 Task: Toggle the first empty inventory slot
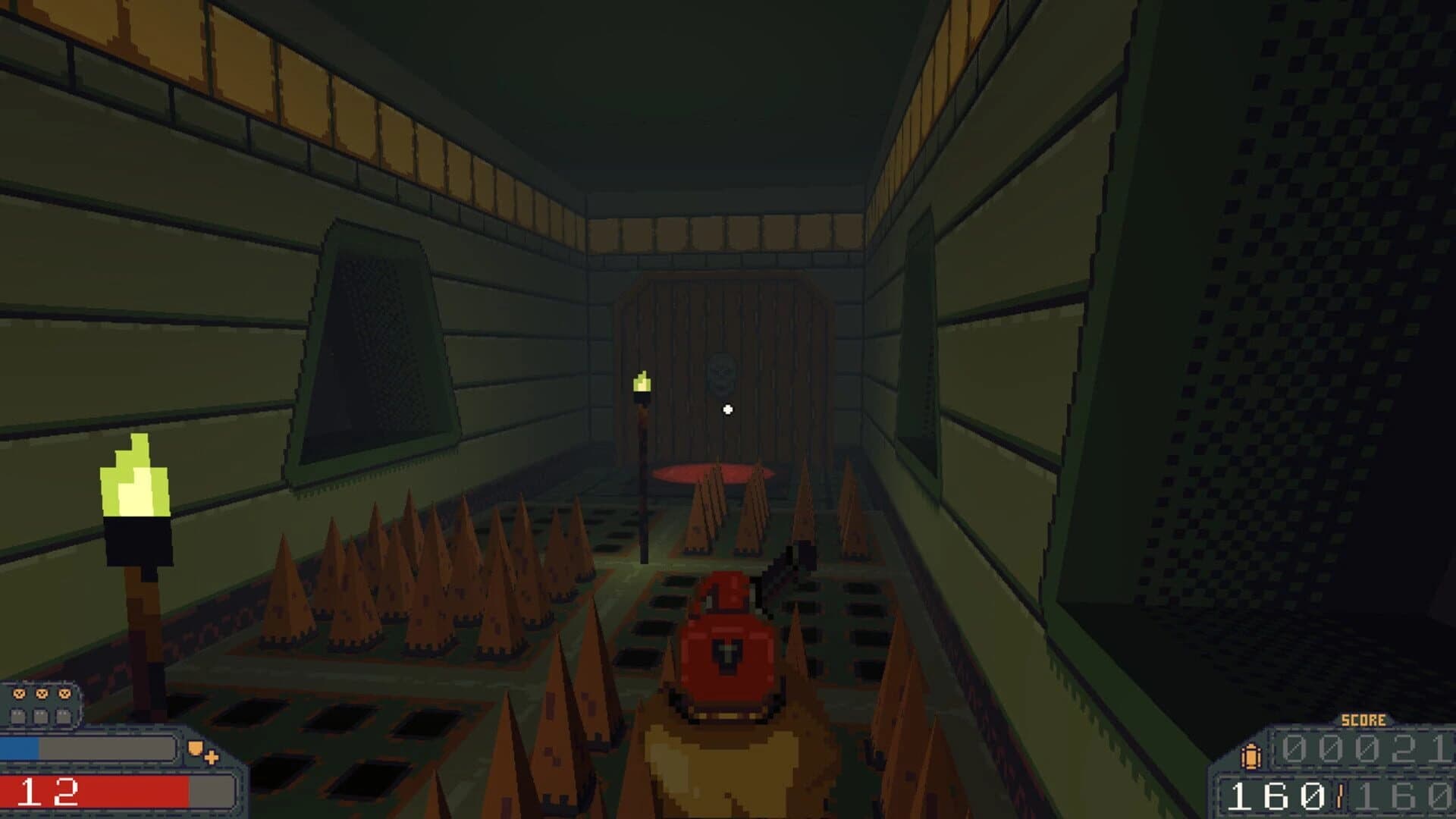18,717
